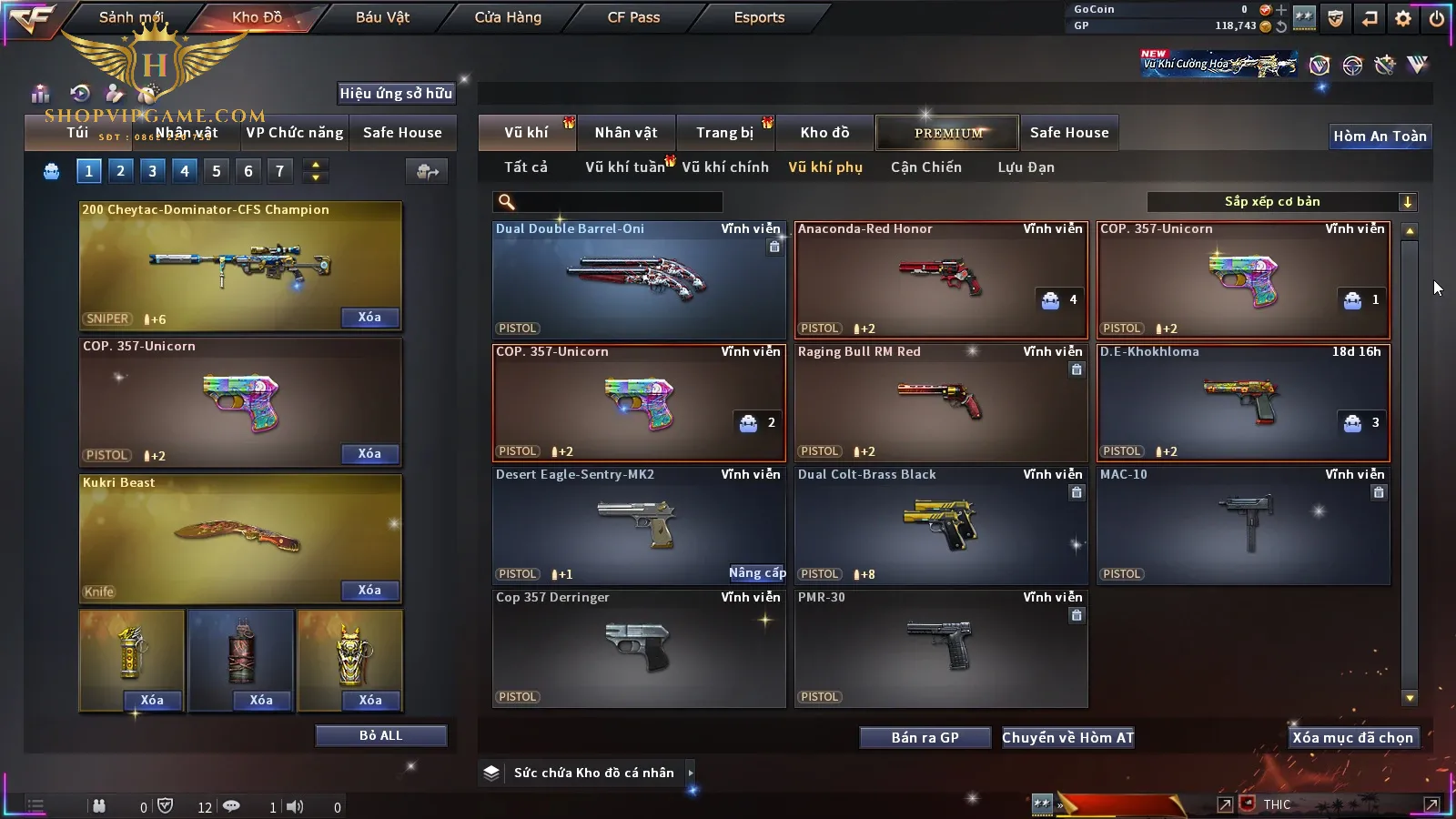
Task: Switch to the Nhân vật inventory tab
Action: tap(625, 133)
